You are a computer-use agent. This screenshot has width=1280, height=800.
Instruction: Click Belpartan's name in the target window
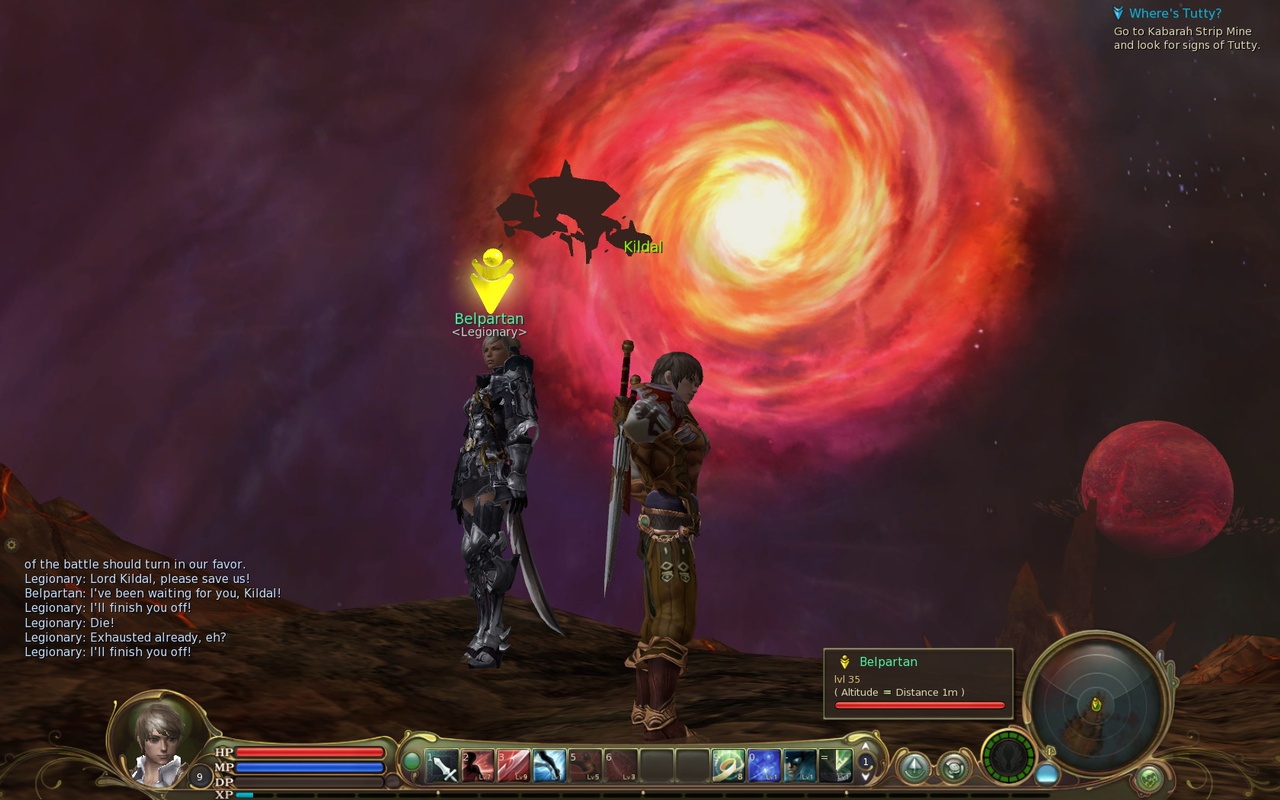[x=888, y=661]
